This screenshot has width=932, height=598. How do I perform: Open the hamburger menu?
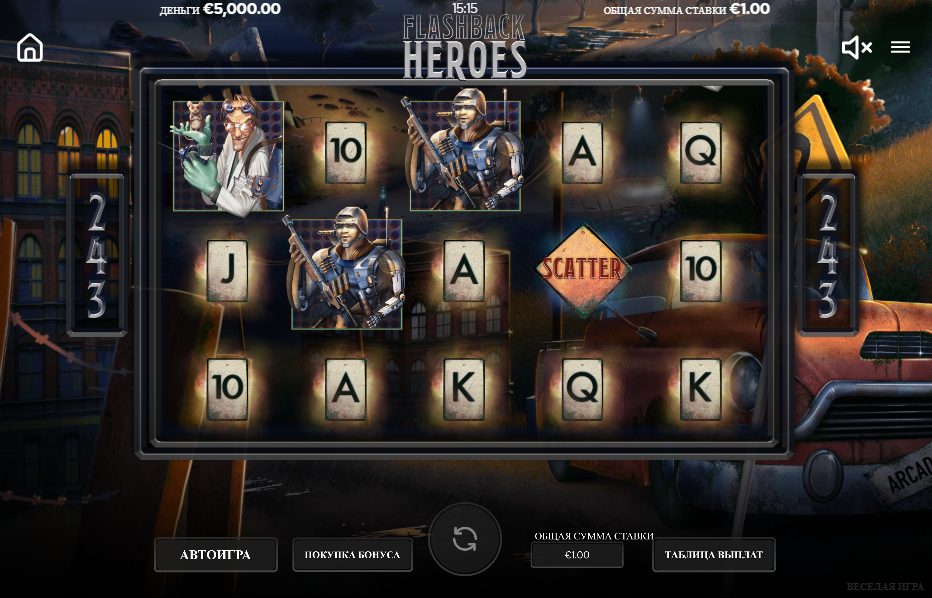[900, 47]
